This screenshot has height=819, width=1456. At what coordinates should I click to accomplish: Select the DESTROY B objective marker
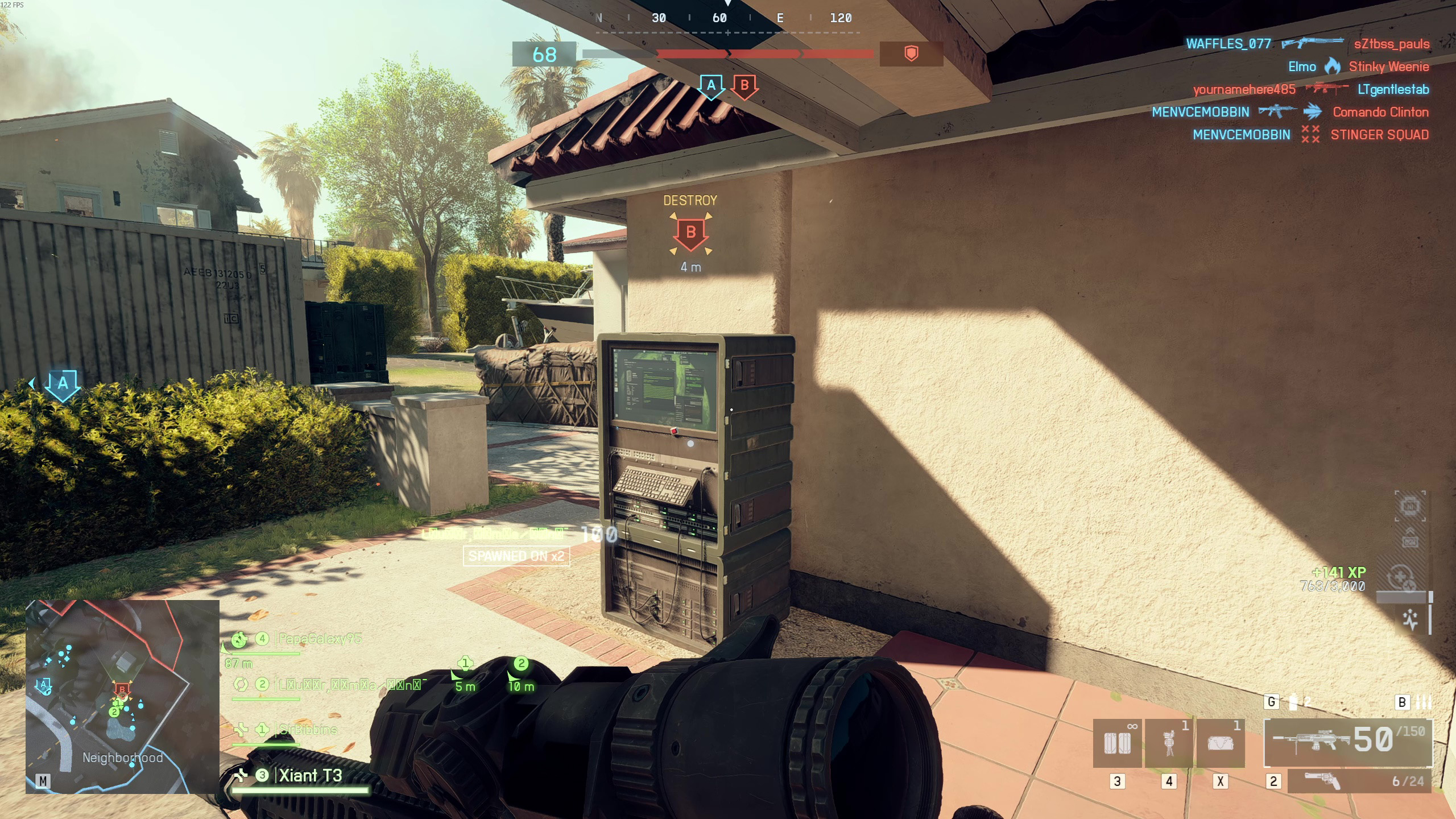tap(690, 233)
